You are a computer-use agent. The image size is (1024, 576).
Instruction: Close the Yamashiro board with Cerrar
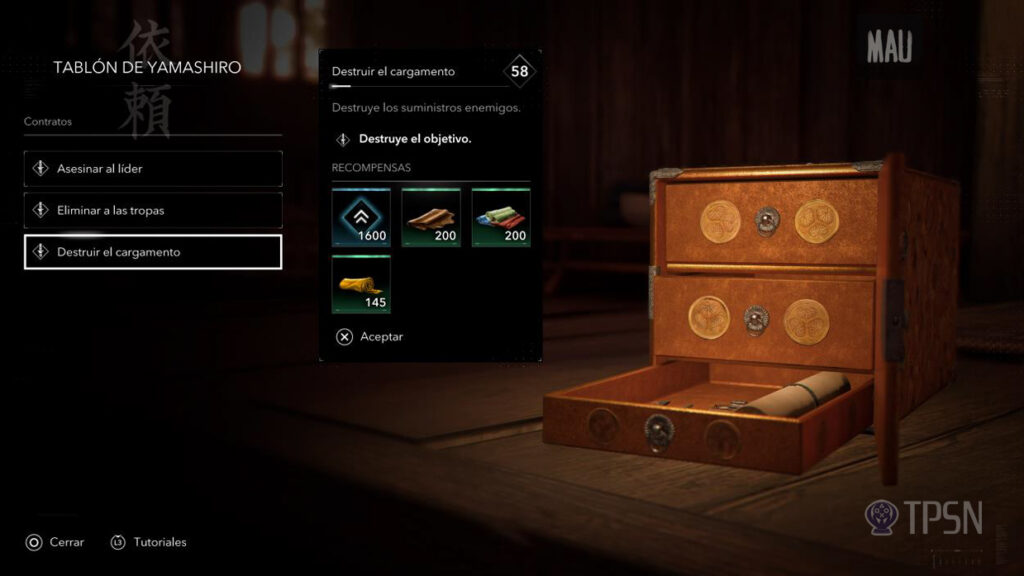tap(55, 542)
